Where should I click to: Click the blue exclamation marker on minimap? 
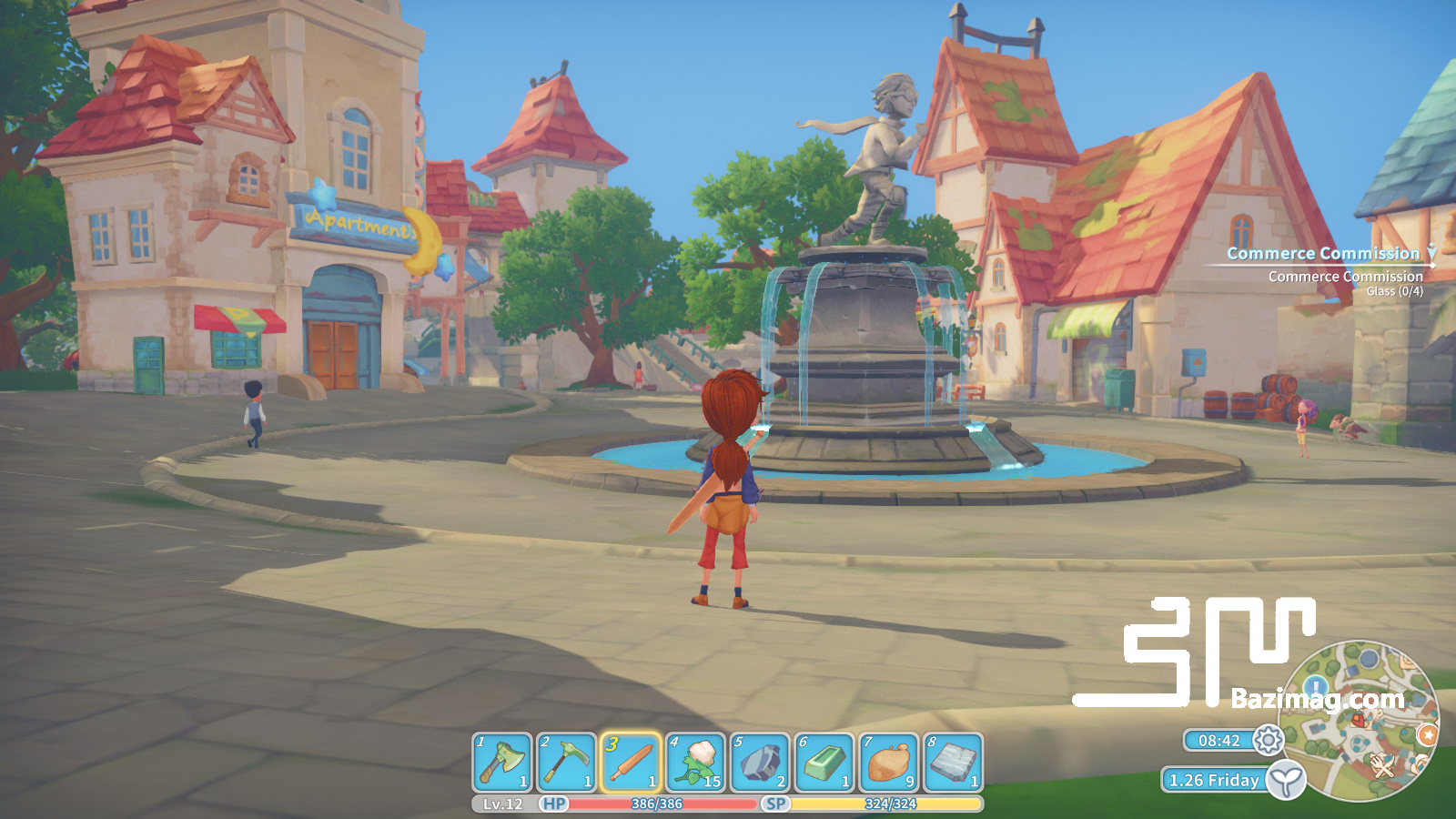pos(1316,685)
